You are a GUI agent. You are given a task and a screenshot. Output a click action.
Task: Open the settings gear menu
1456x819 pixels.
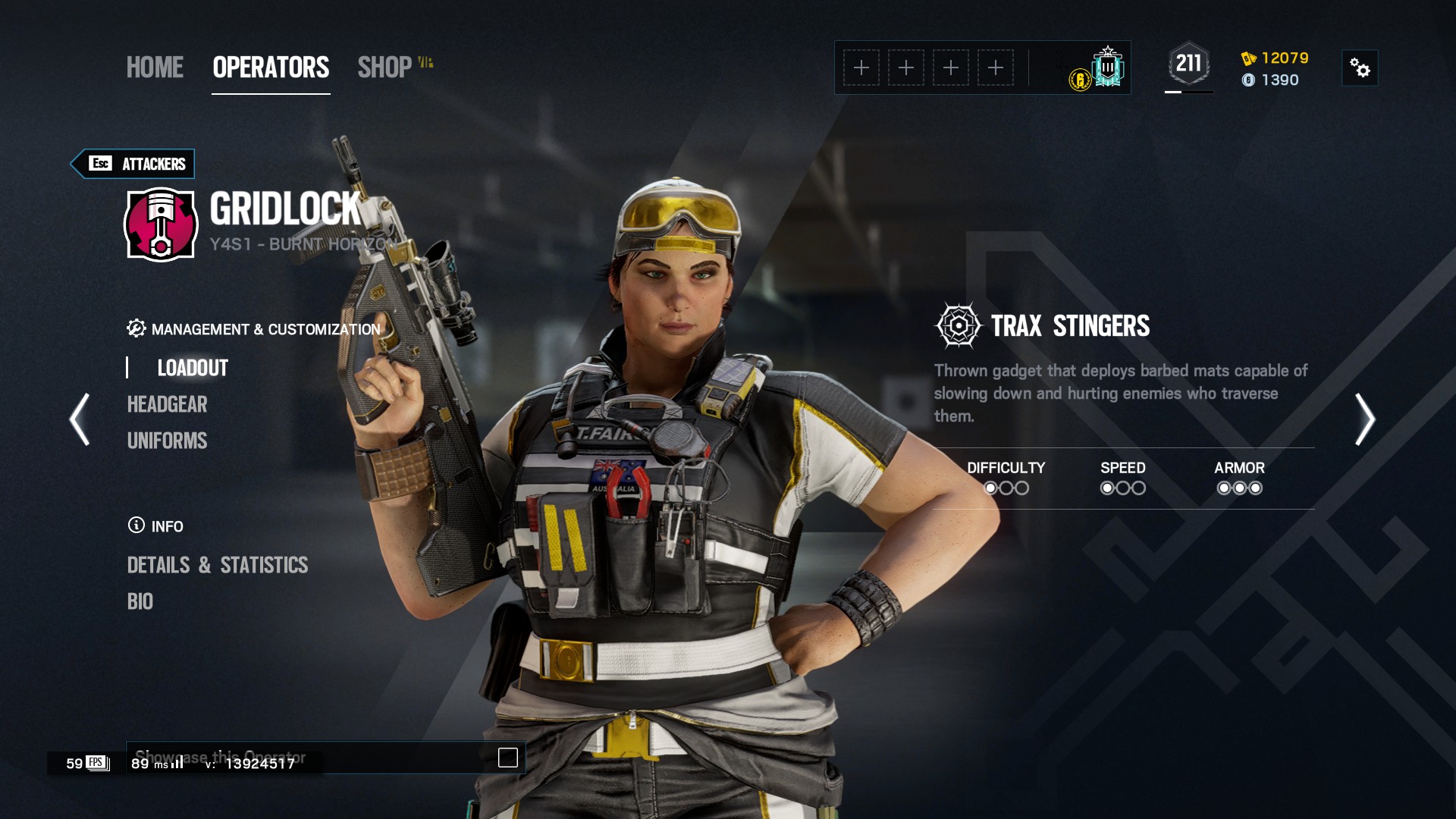[x=1360, y=68]
